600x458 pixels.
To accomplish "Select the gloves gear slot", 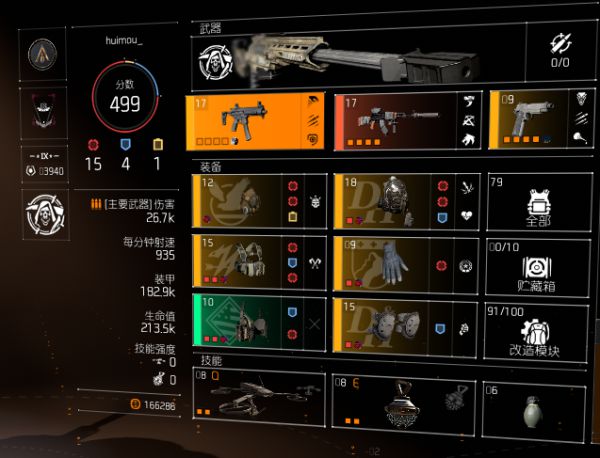I will coord(408,262).
